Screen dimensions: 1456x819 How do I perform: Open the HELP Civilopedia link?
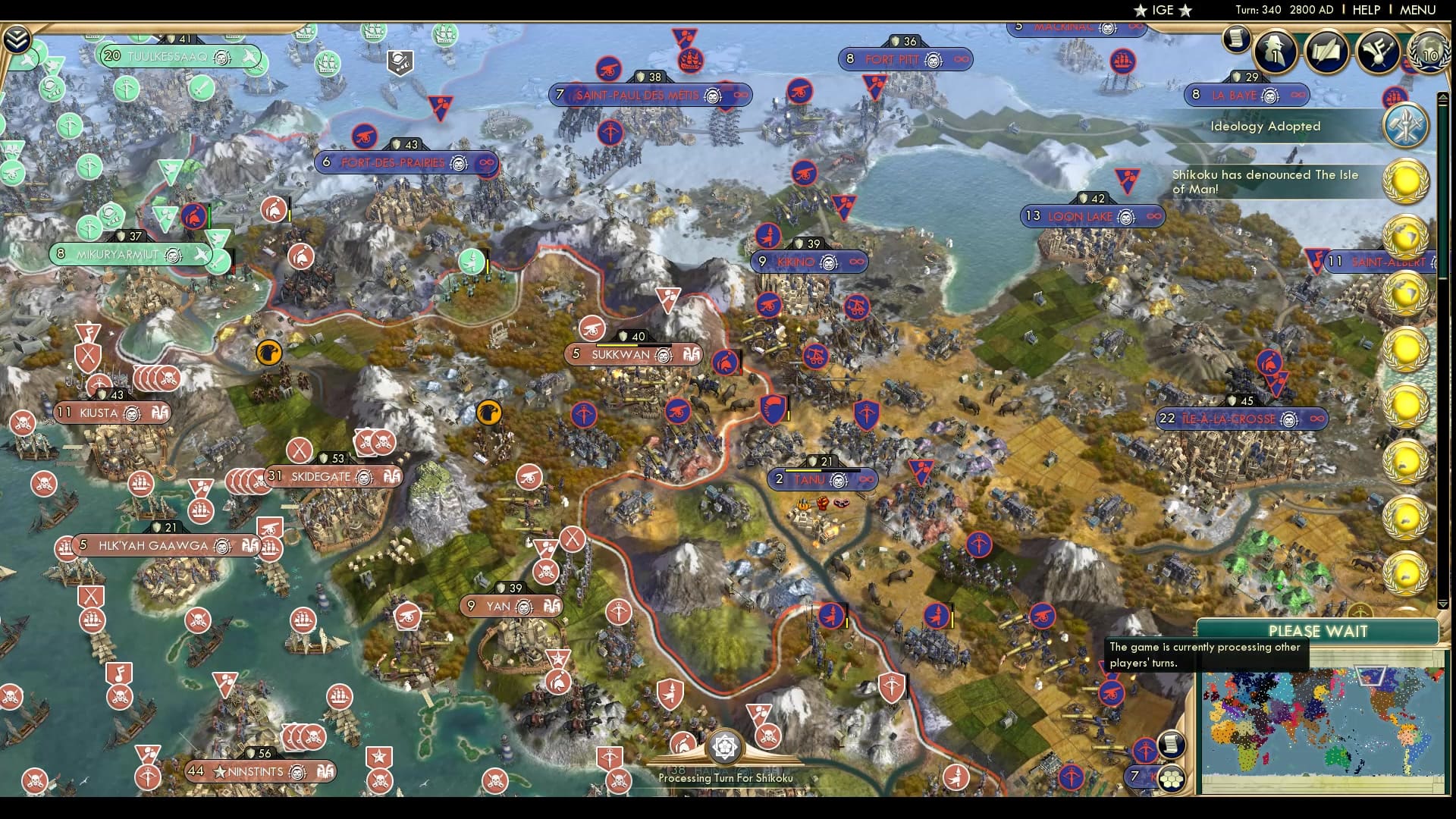(1366, 10)
